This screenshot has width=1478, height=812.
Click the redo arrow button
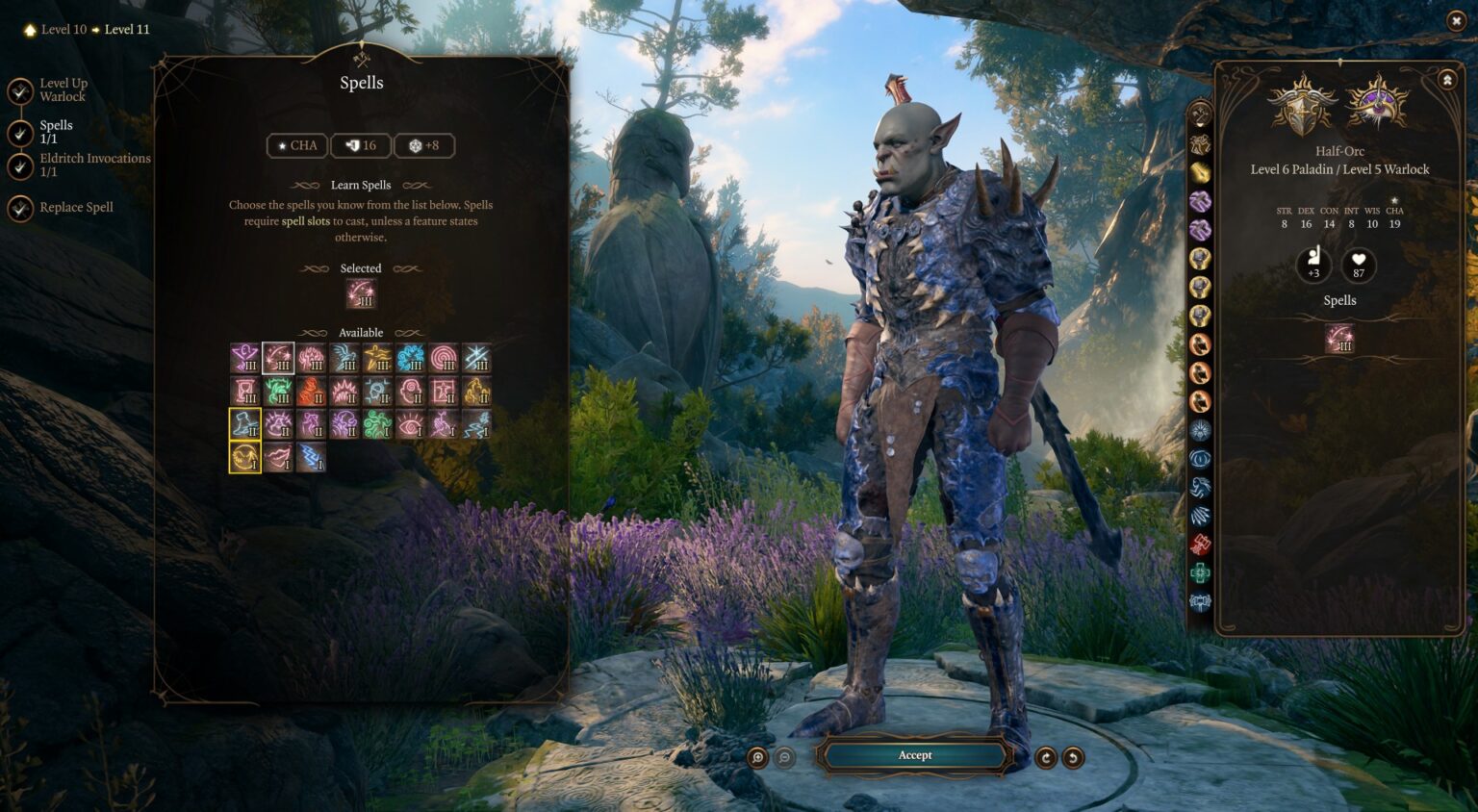(x=1046, y=758)
